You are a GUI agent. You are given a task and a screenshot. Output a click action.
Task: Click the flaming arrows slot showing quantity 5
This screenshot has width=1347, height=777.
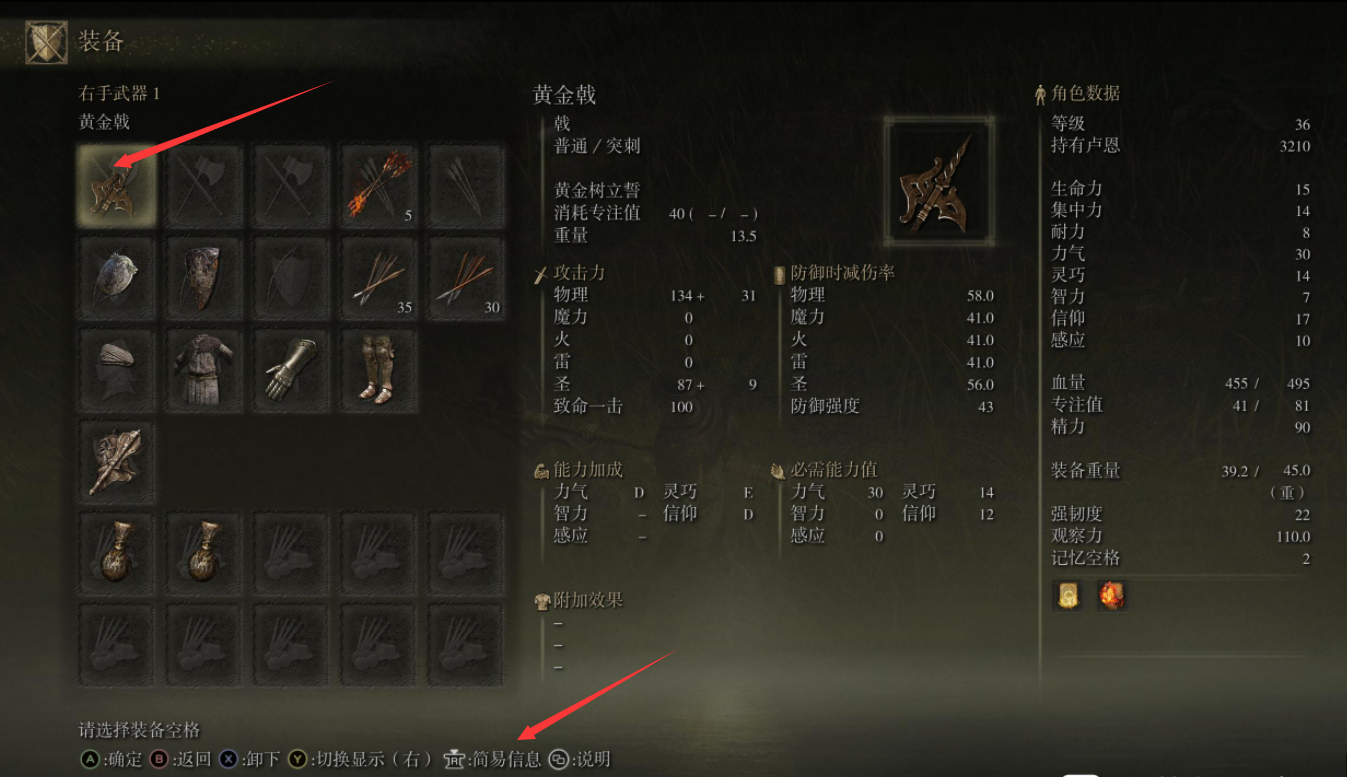tap(377, 185)
